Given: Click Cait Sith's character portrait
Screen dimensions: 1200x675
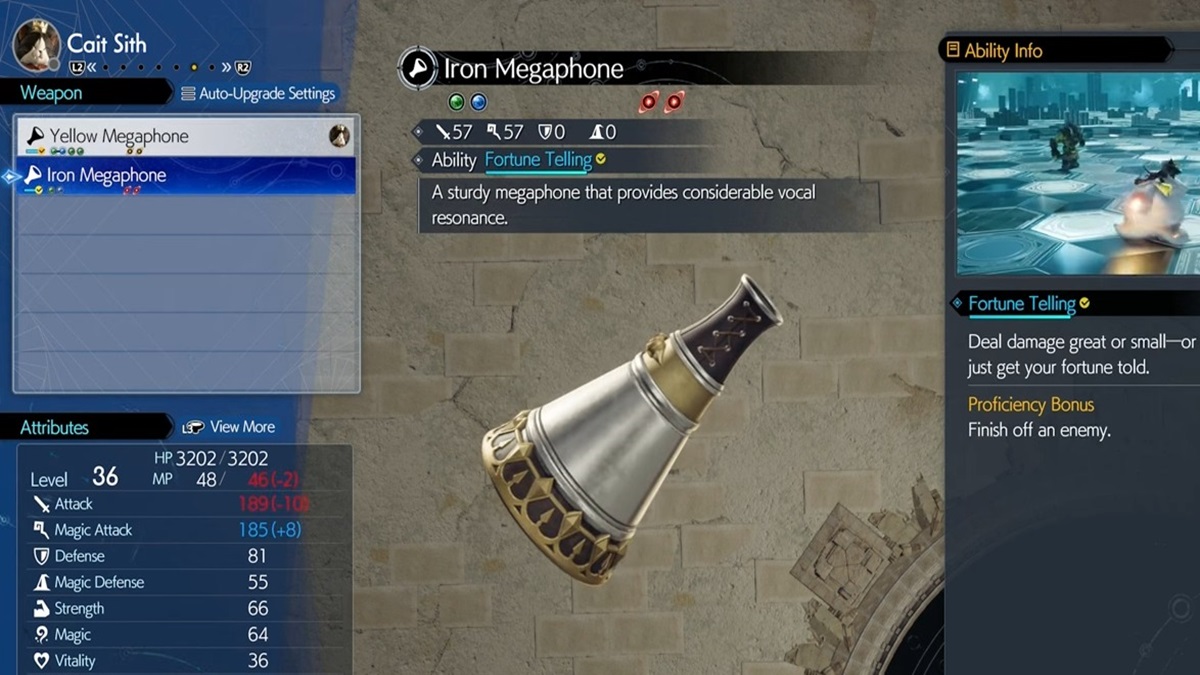Looking at the screenshot, I should pos(37,45).
